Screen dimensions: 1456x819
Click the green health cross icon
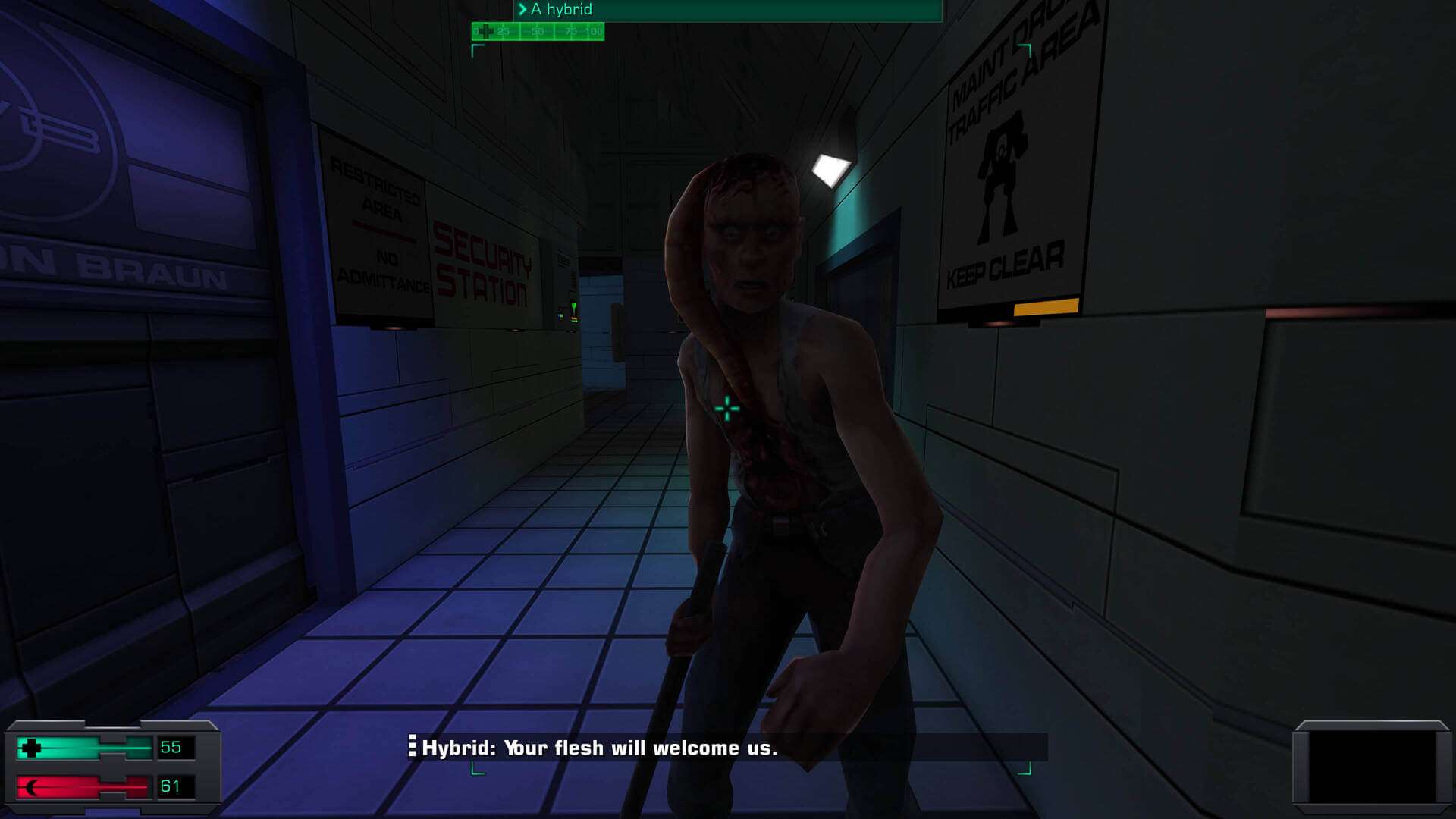click(30, 746)
